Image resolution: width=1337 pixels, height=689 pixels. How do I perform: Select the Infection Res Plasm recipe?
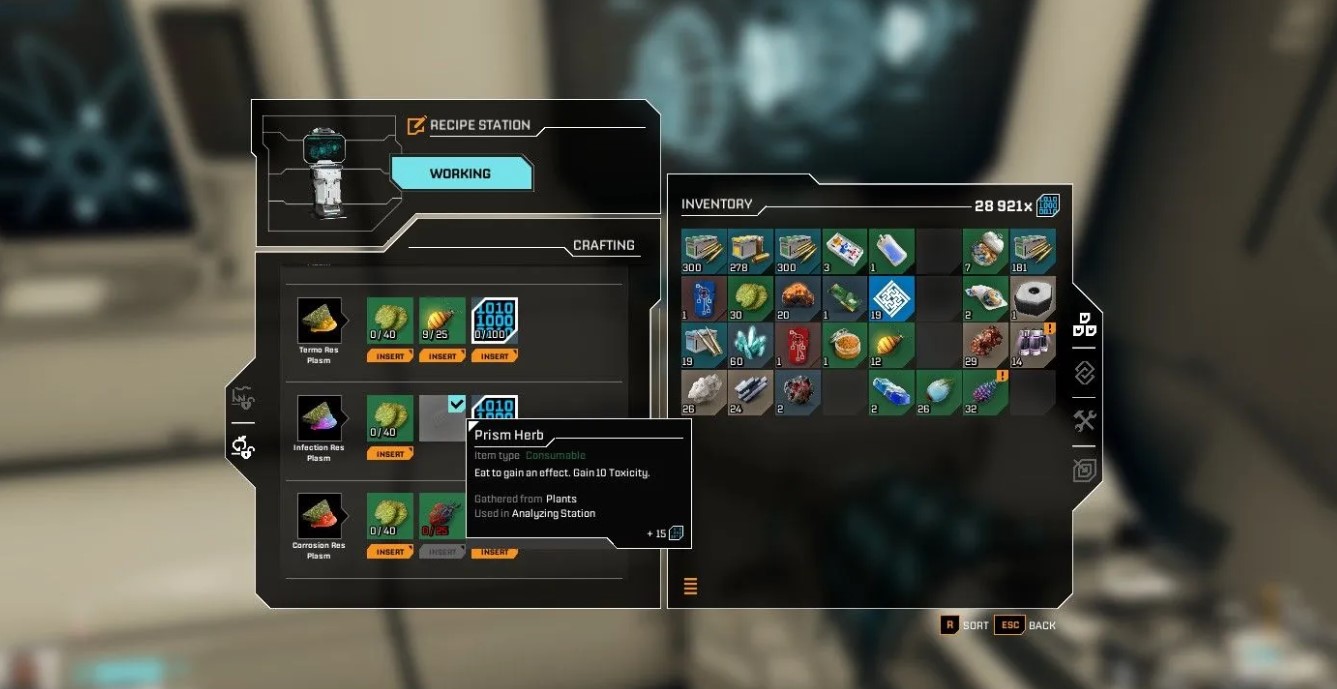[x=319, y=418]
